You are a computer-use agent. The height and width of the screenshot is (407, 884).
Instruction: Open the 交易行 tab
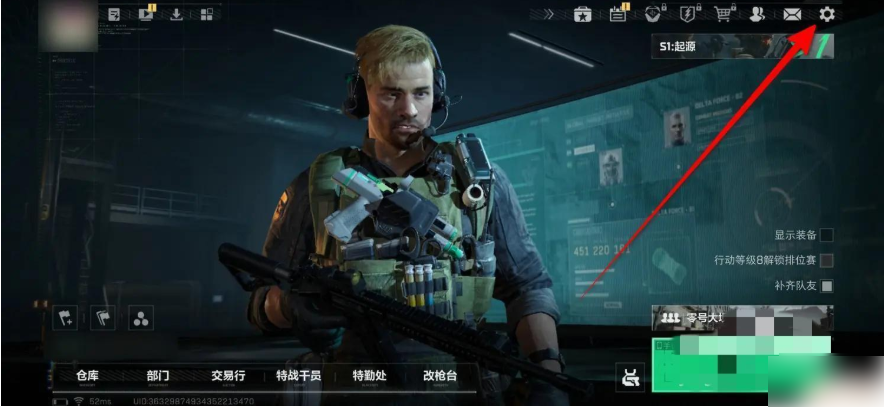click(225, 376)
